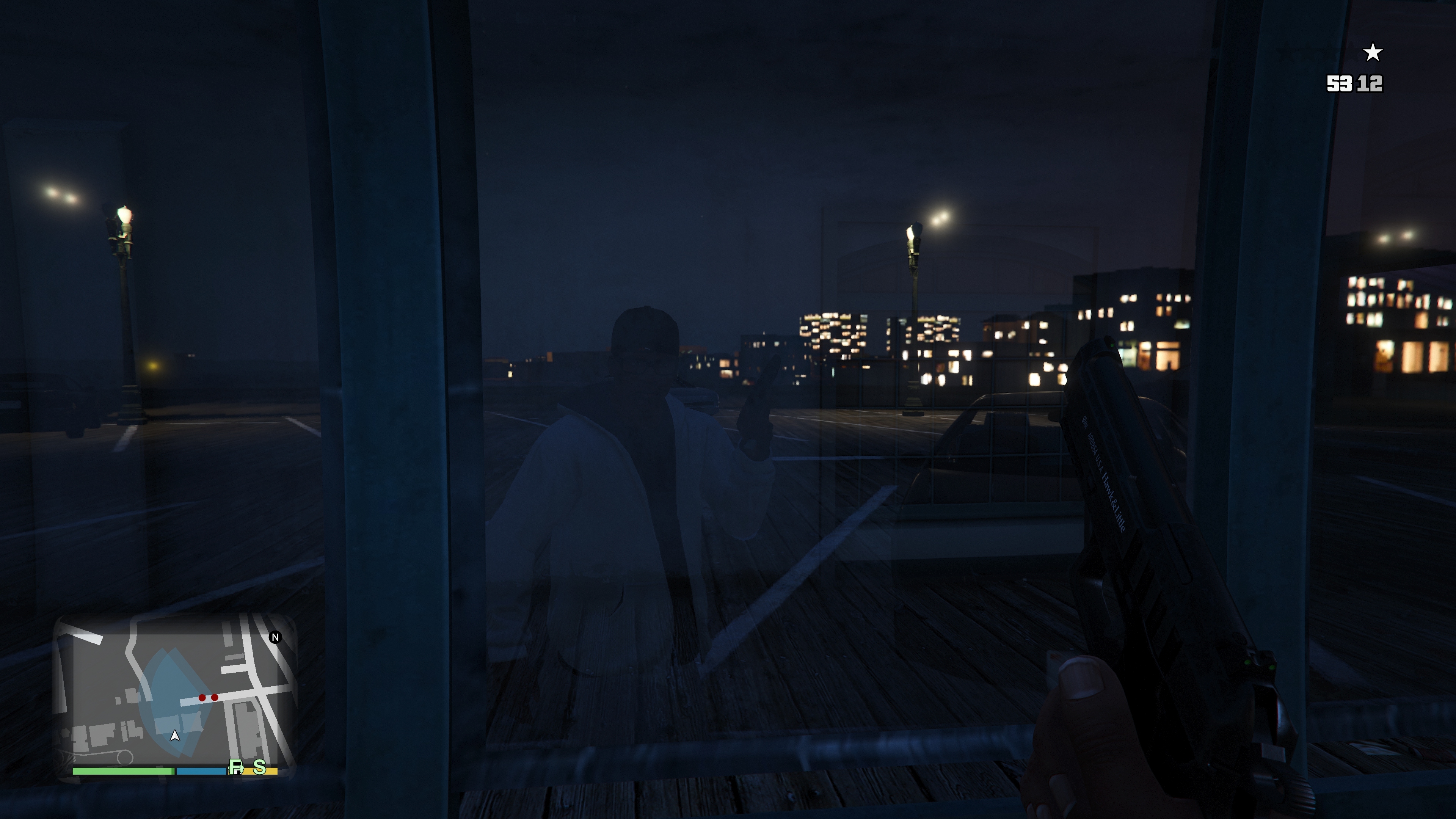The height and width of the screenshot is (819, 1456).
Task: Select the right red enemy blip
Action: click(215, 698)
